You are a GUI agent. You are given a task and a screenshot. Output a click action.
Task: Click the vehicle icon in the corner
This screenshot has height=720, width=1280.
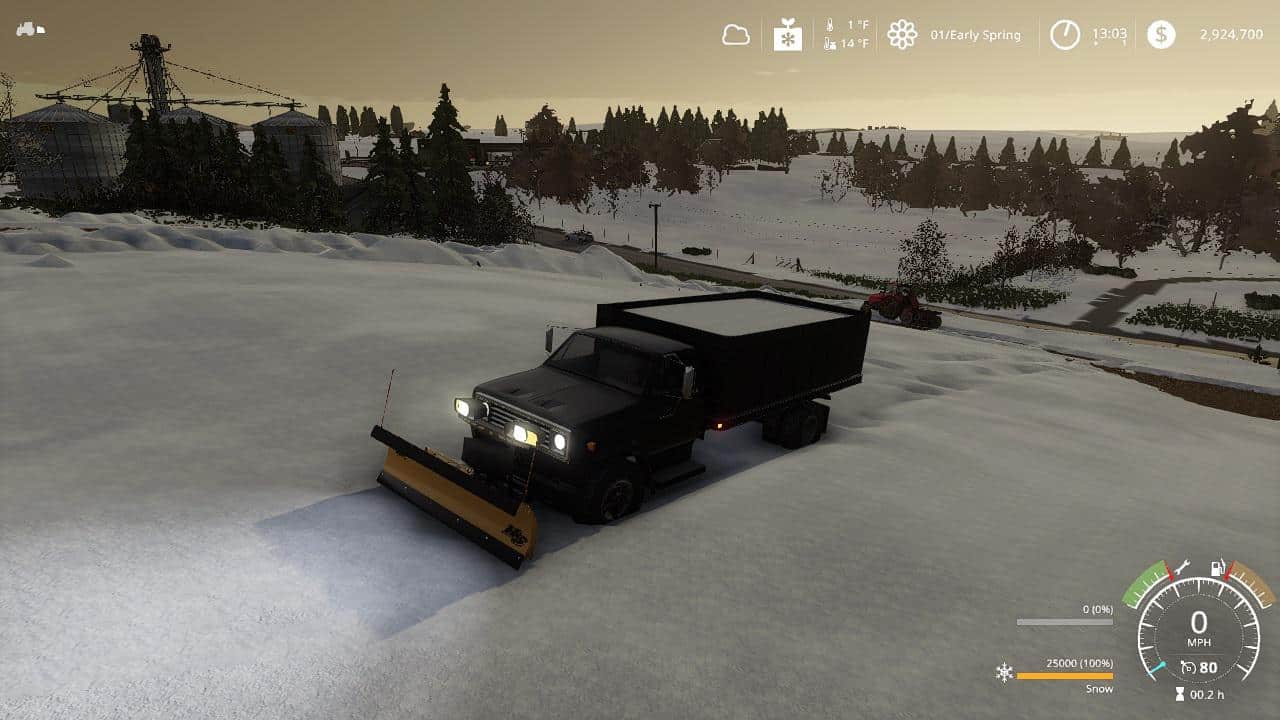[x=30, y=29]
